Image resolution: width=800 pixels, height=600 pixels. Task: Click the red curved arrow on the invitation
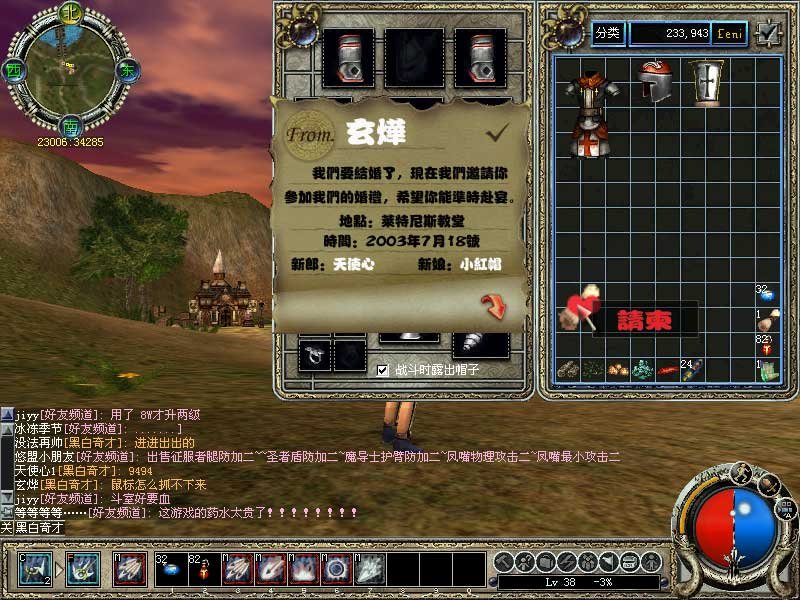(x=494, y=306)
